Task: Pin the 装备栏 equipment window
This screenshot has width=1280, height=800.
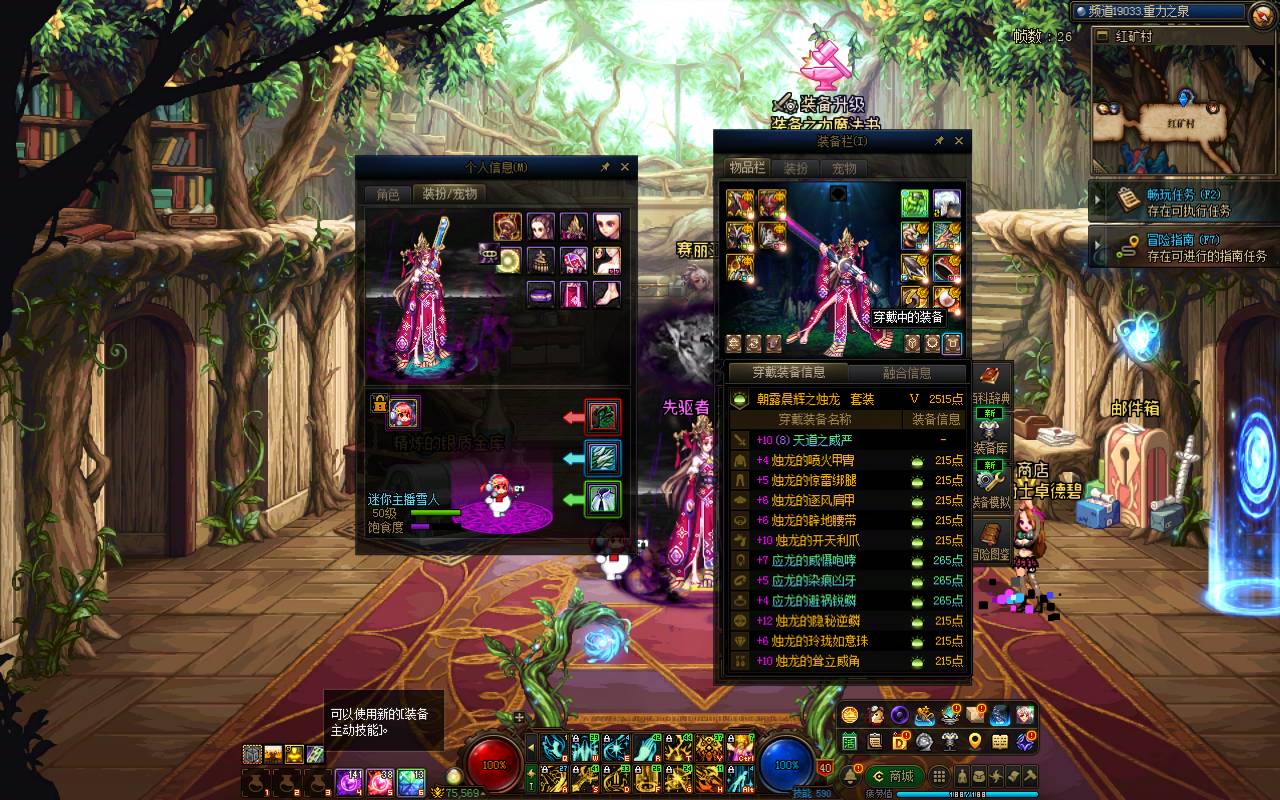Action: click(x=939, y=142)
